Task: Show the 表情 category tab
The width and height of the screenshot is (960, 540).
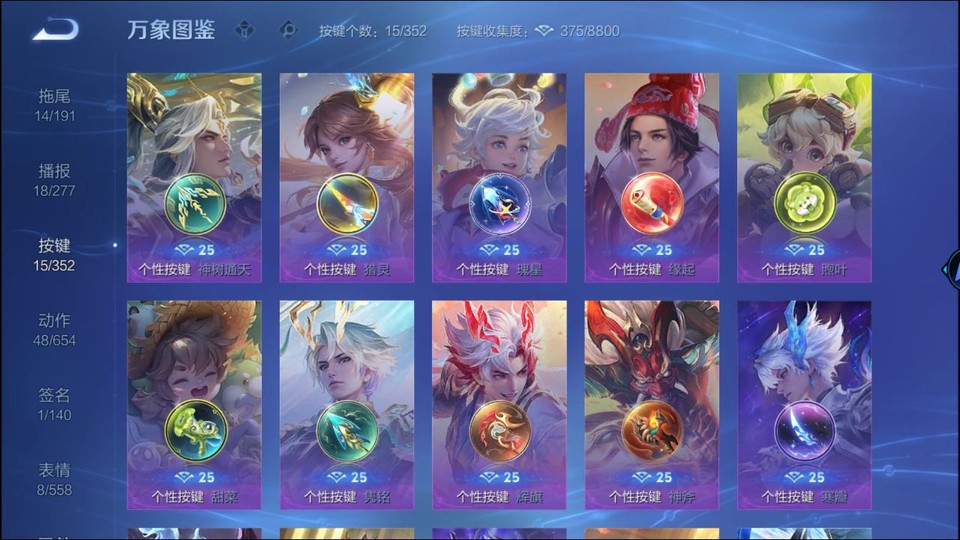Action: (55, 479)
